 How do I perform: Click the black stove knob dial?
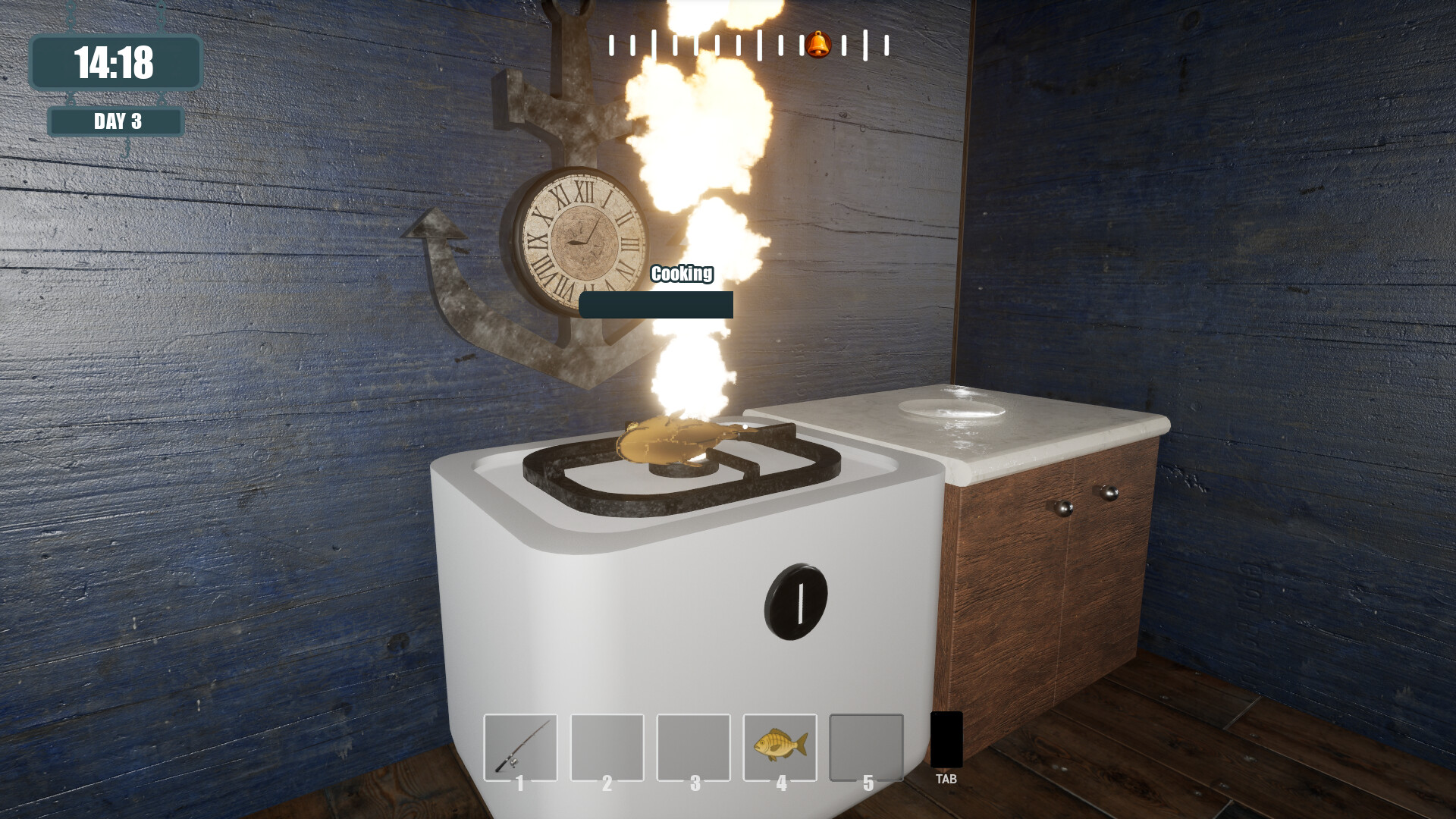[795, 603]
